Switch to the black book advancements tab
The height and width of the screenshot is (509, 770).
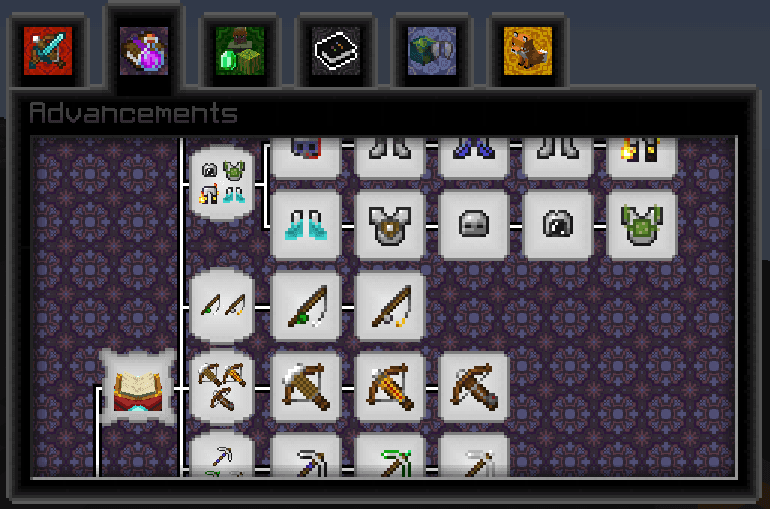point(336,49)
